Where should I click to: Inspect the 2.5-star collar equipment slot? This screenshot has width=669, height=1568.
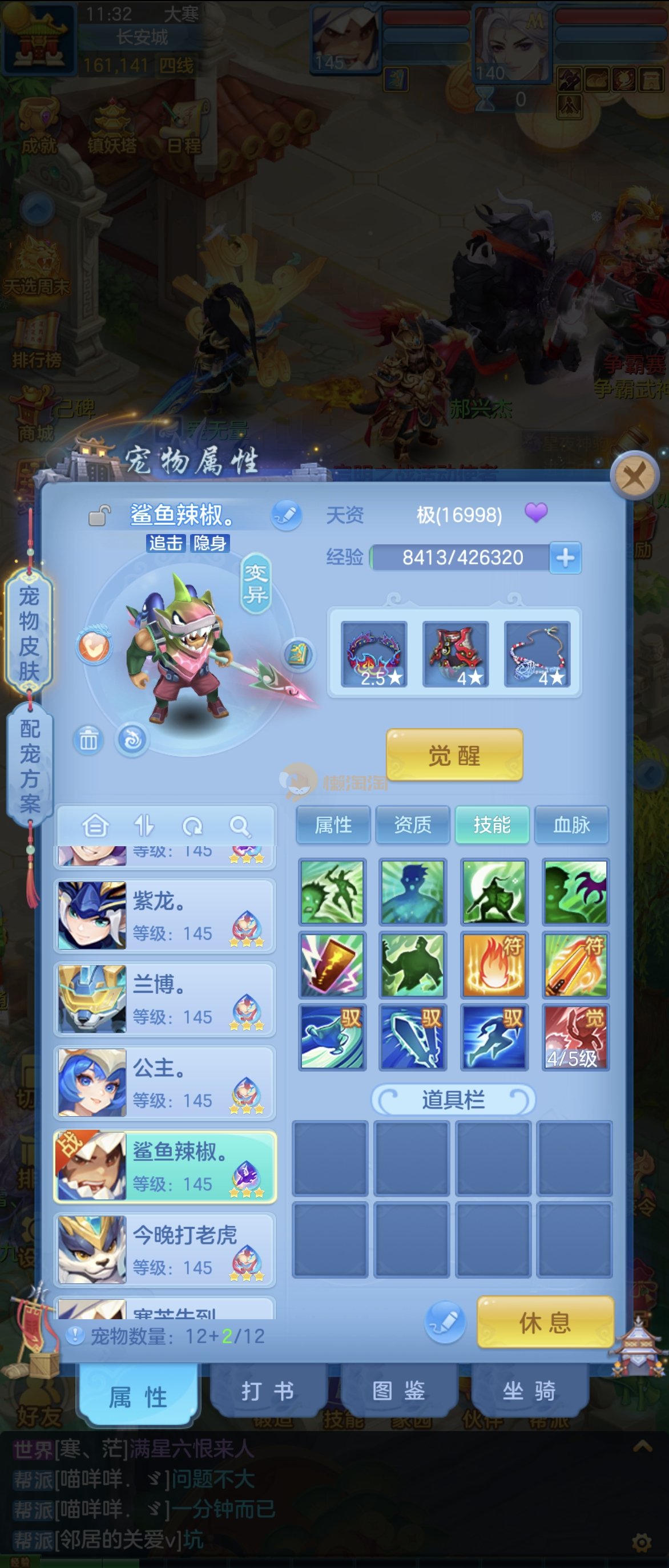[374, 654]
